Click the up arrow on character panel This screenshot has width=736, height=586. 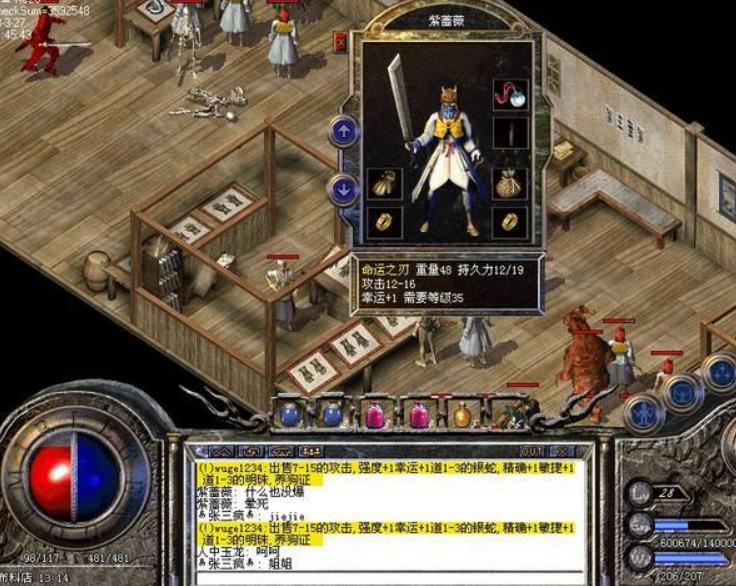tap(343, 130)
